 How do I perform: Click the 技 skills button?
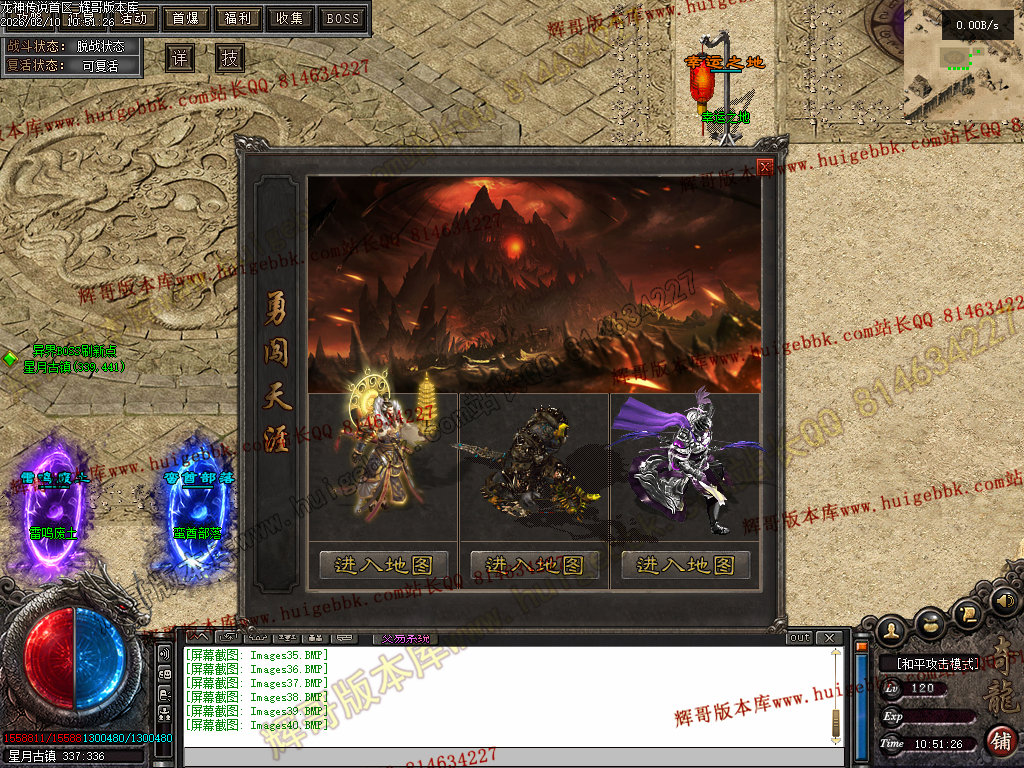click(230, 58)
